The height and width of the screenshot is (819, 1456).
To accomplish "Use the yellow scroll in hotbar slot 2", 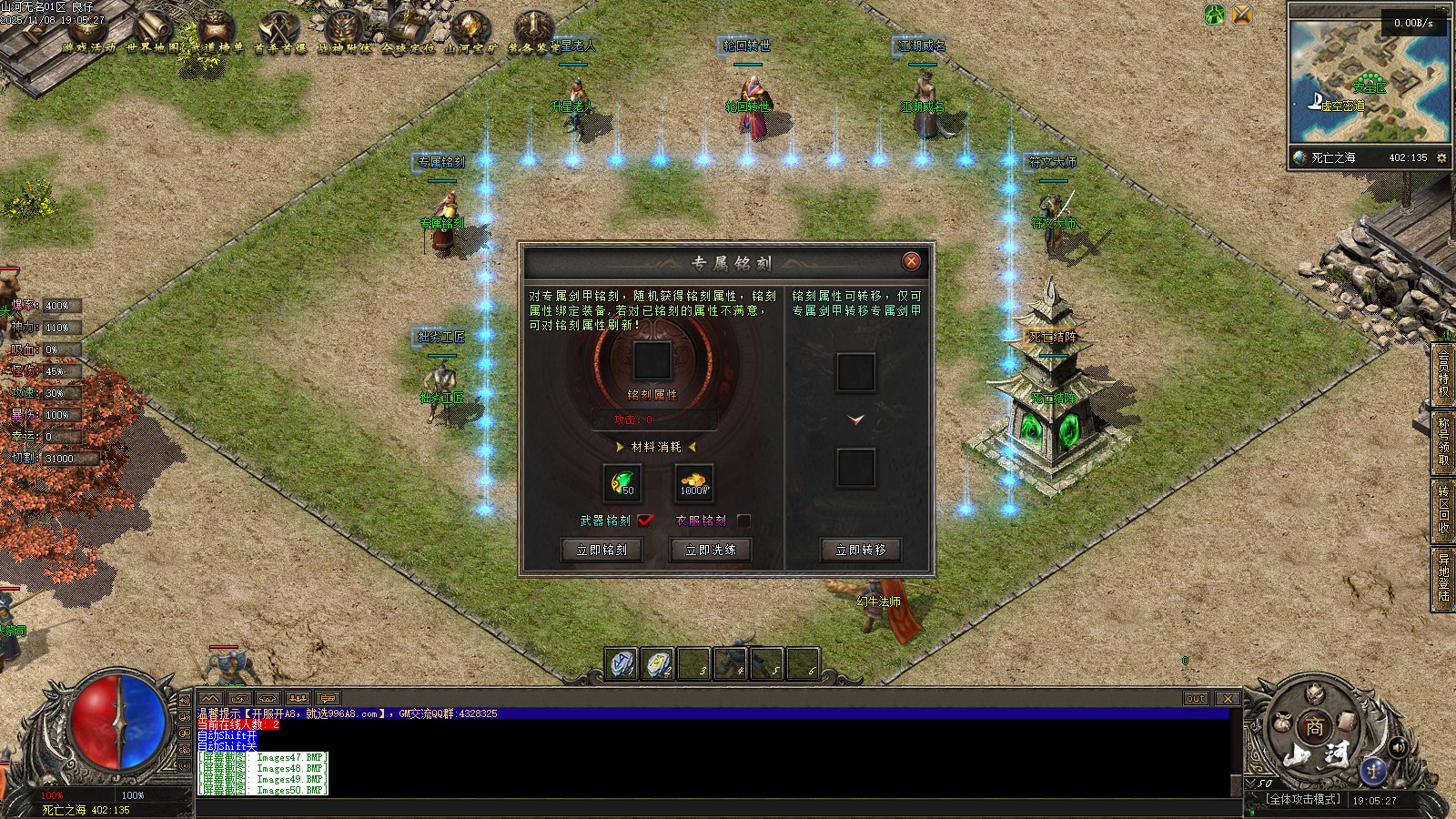I will [x=658, y=664].
